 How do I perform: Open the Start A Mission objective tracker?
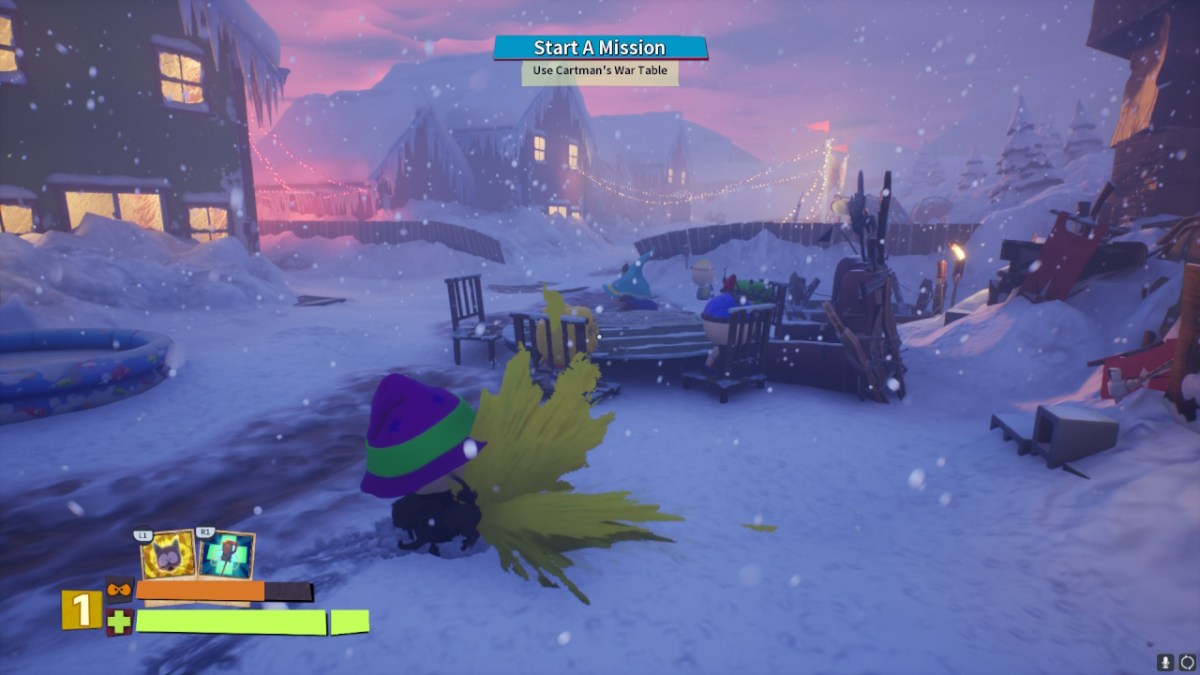coord(600,48)
